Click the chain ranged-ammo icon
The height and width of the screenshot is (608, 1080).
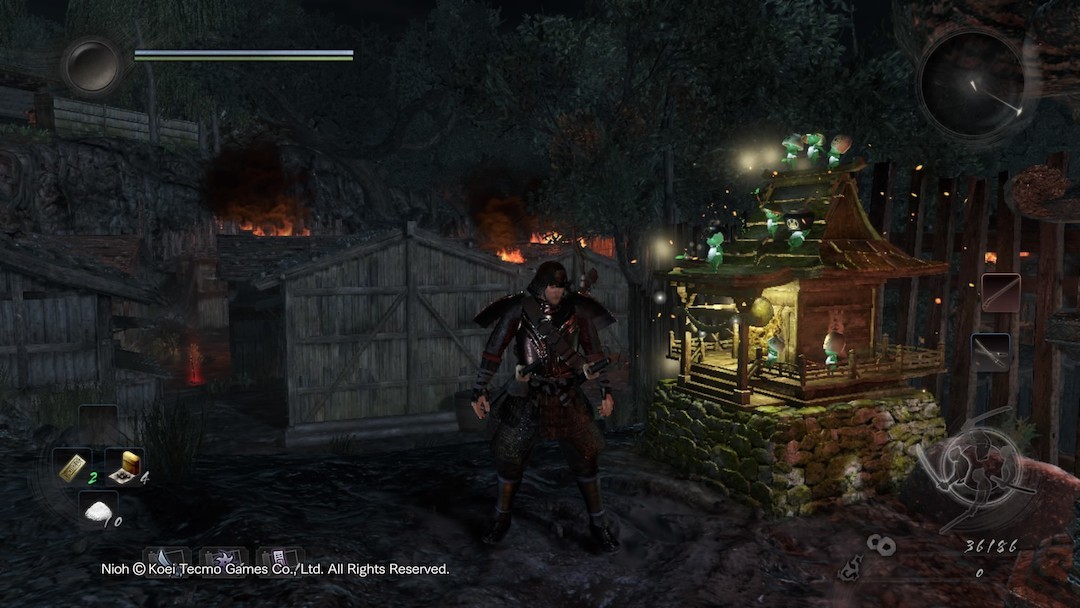(880, 545)
